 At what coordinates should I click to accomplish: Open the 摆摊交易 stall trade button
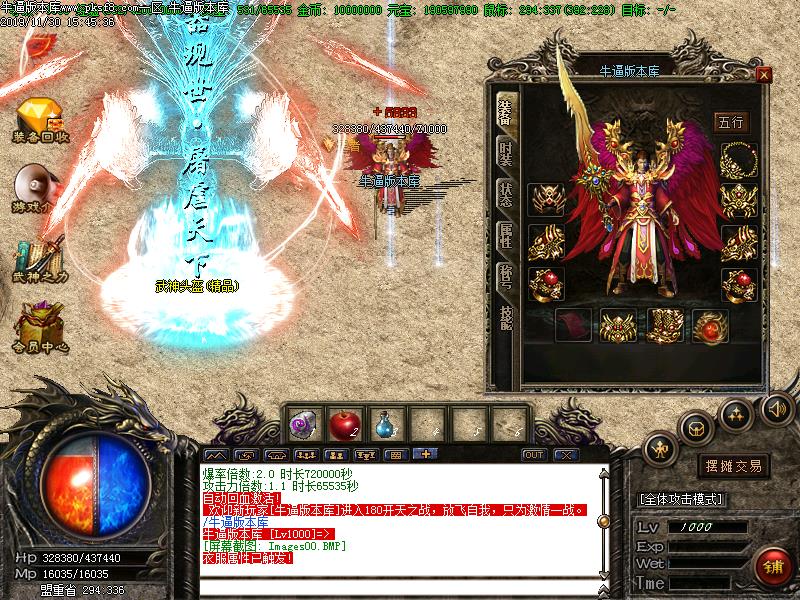click(x=735, y=466)
